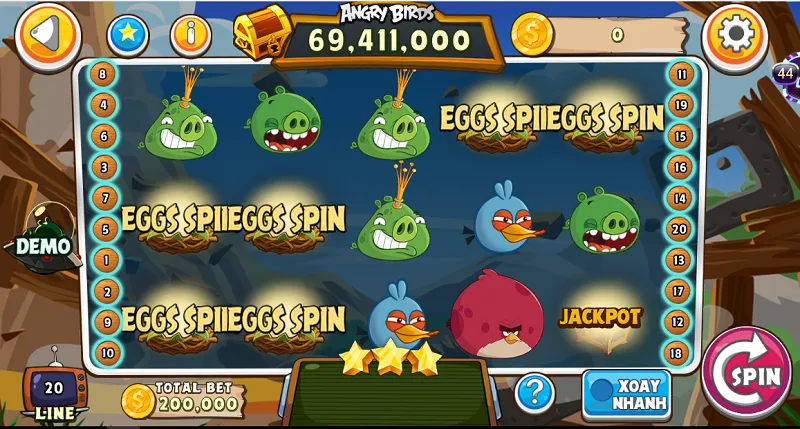800x429 pixels.
Task: Open help with the question mark button
Action: coord(535,391)
